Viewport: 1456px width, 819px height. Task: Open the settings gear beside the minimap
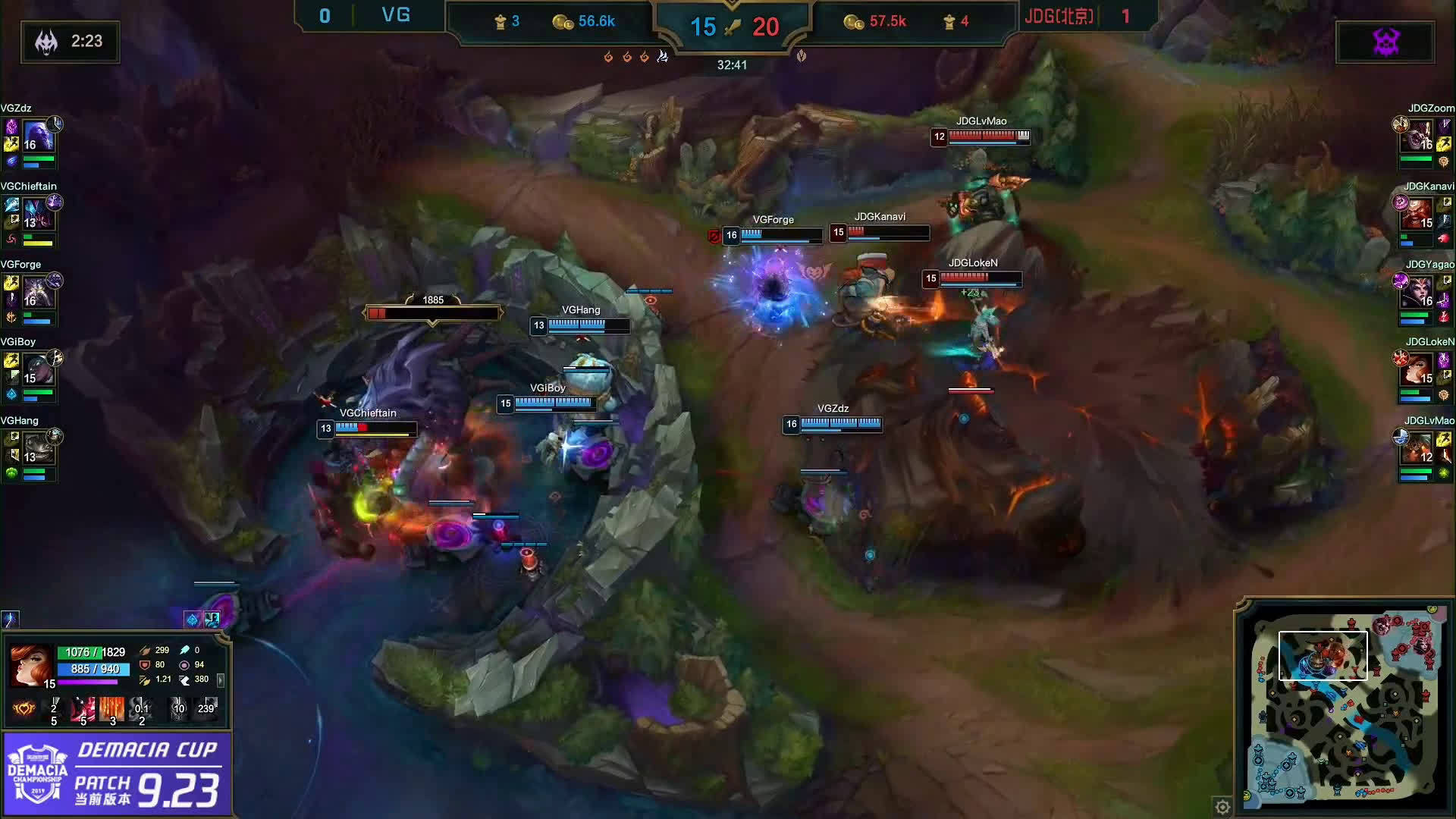1222,807
